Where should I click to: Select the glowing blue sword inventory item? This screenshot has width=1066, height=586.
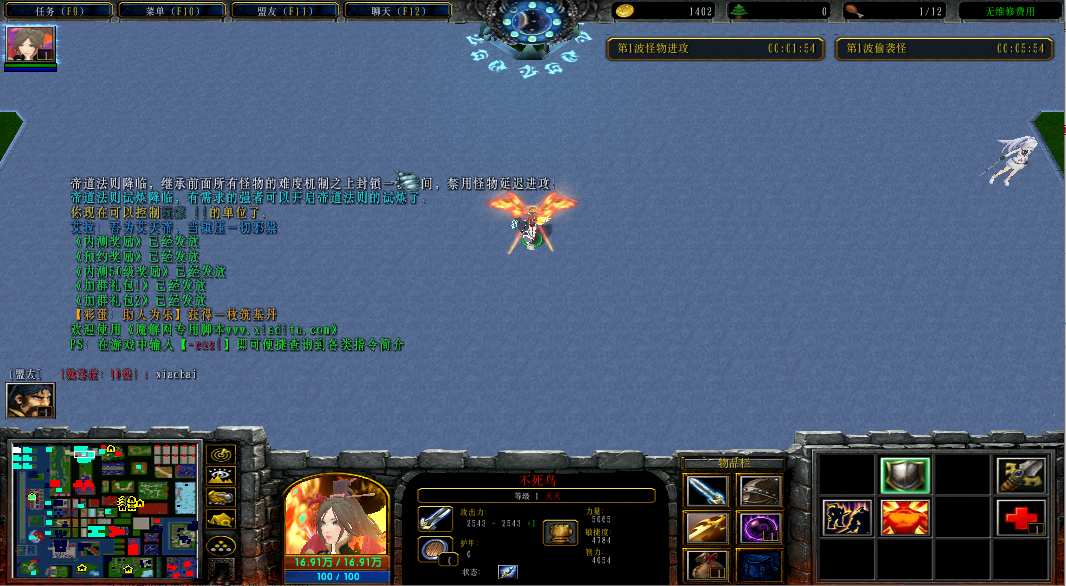point(707,491)
